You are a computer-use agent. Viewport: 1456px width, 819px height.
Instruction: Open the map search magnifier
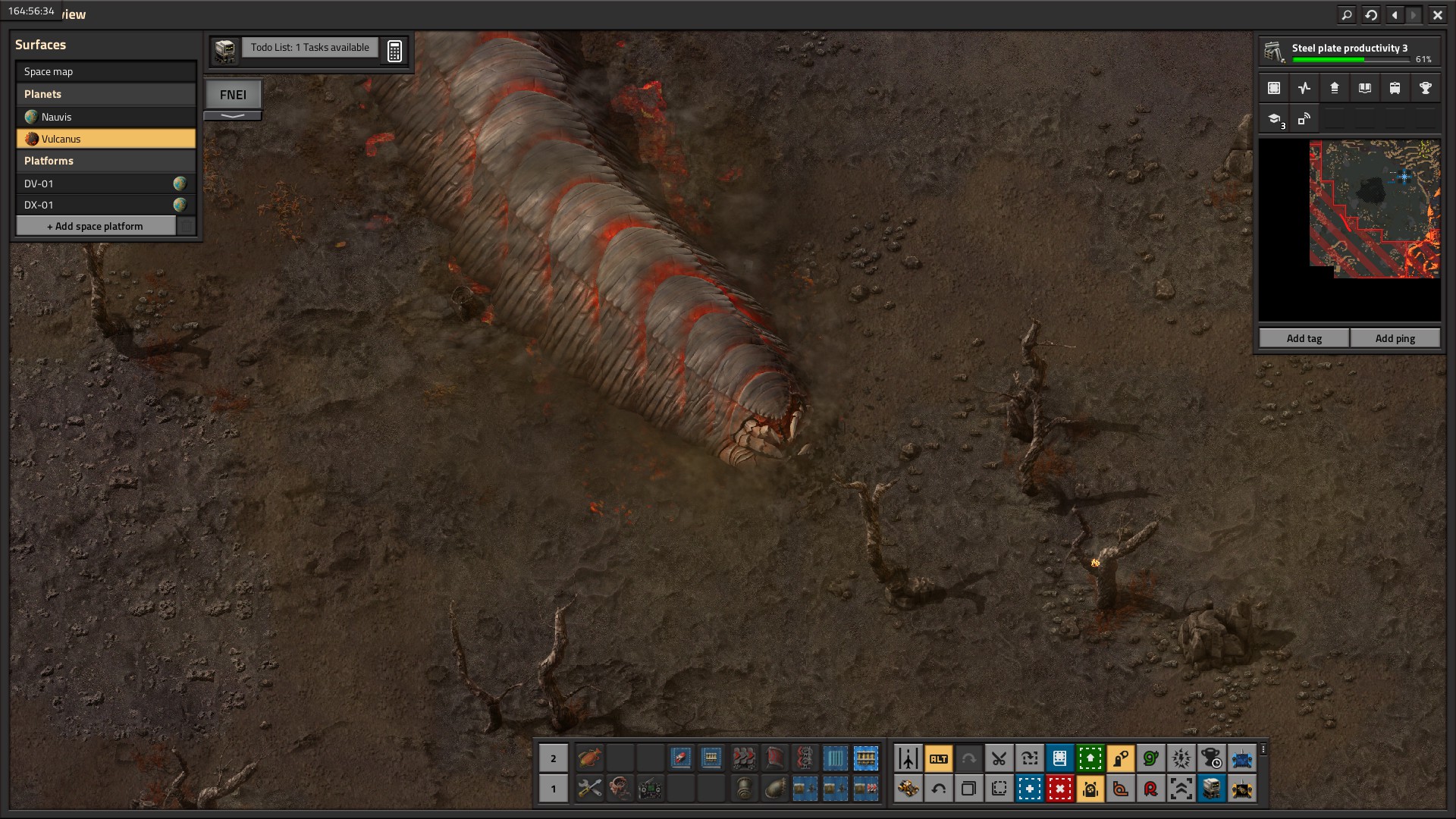coord(1347,14)
